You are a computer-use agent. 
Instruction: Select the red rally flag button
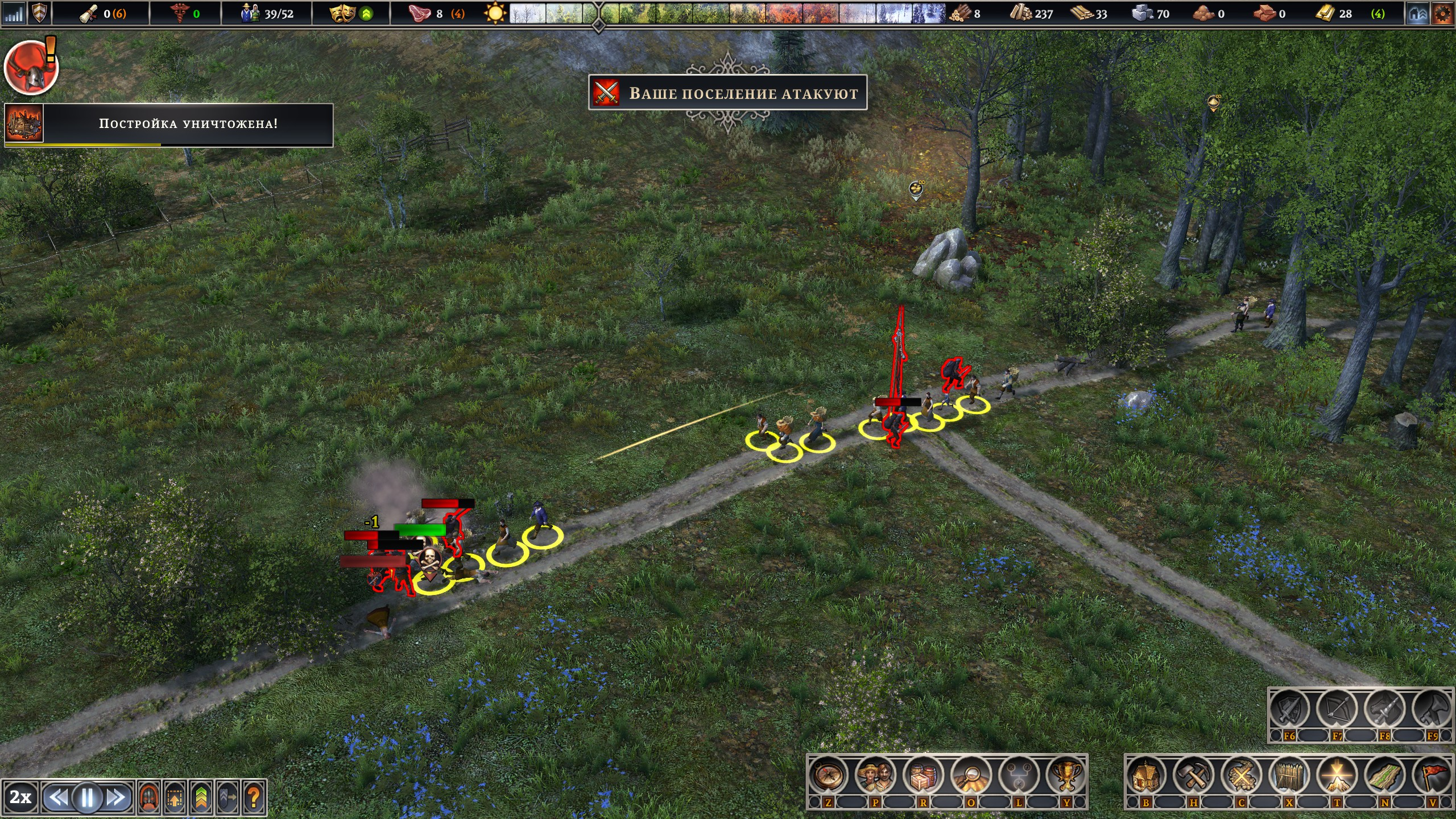[x=1432, y=776]
